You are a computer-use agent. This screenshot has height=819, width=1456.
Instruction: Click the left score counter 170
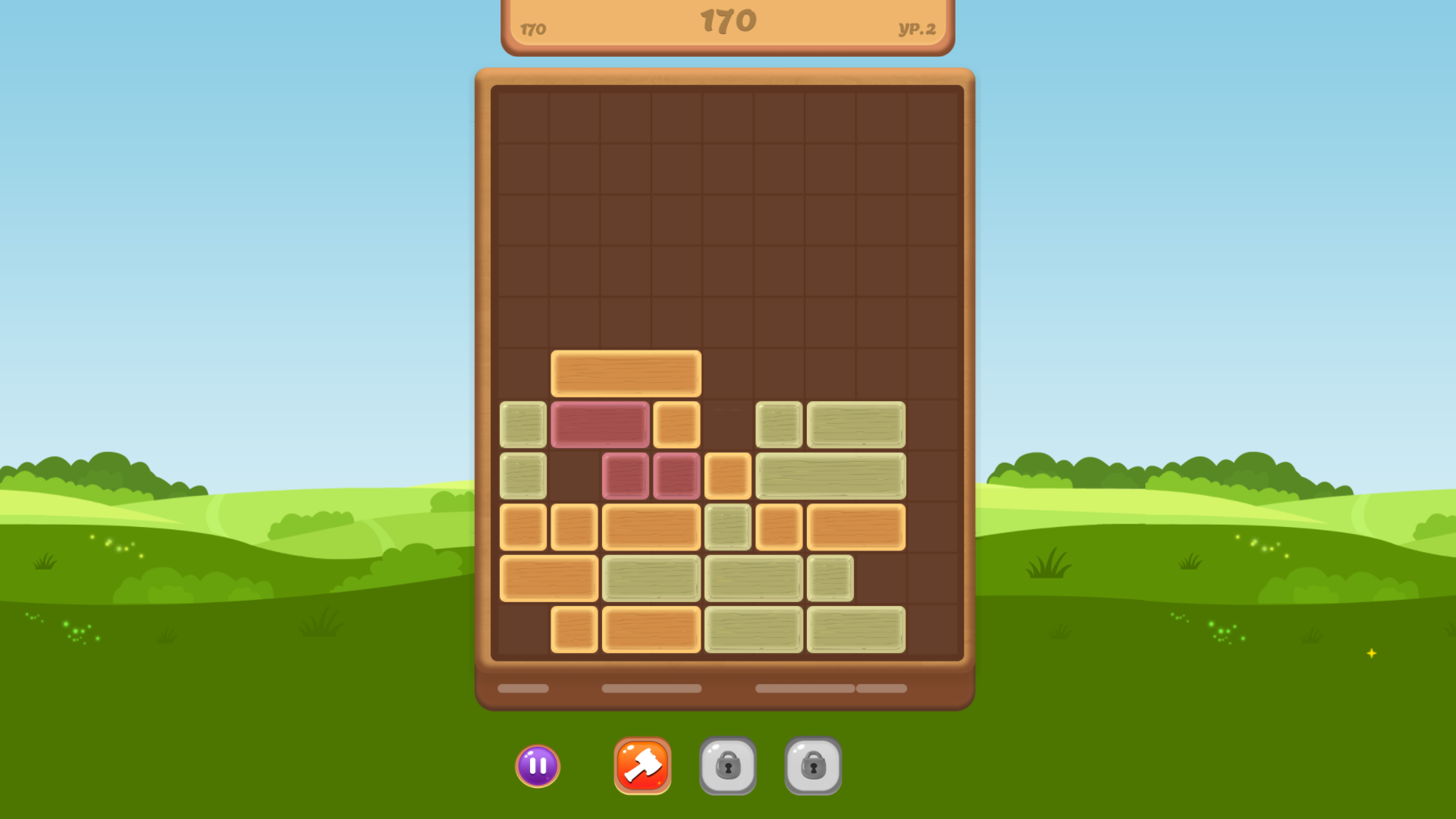pos(533,30)
